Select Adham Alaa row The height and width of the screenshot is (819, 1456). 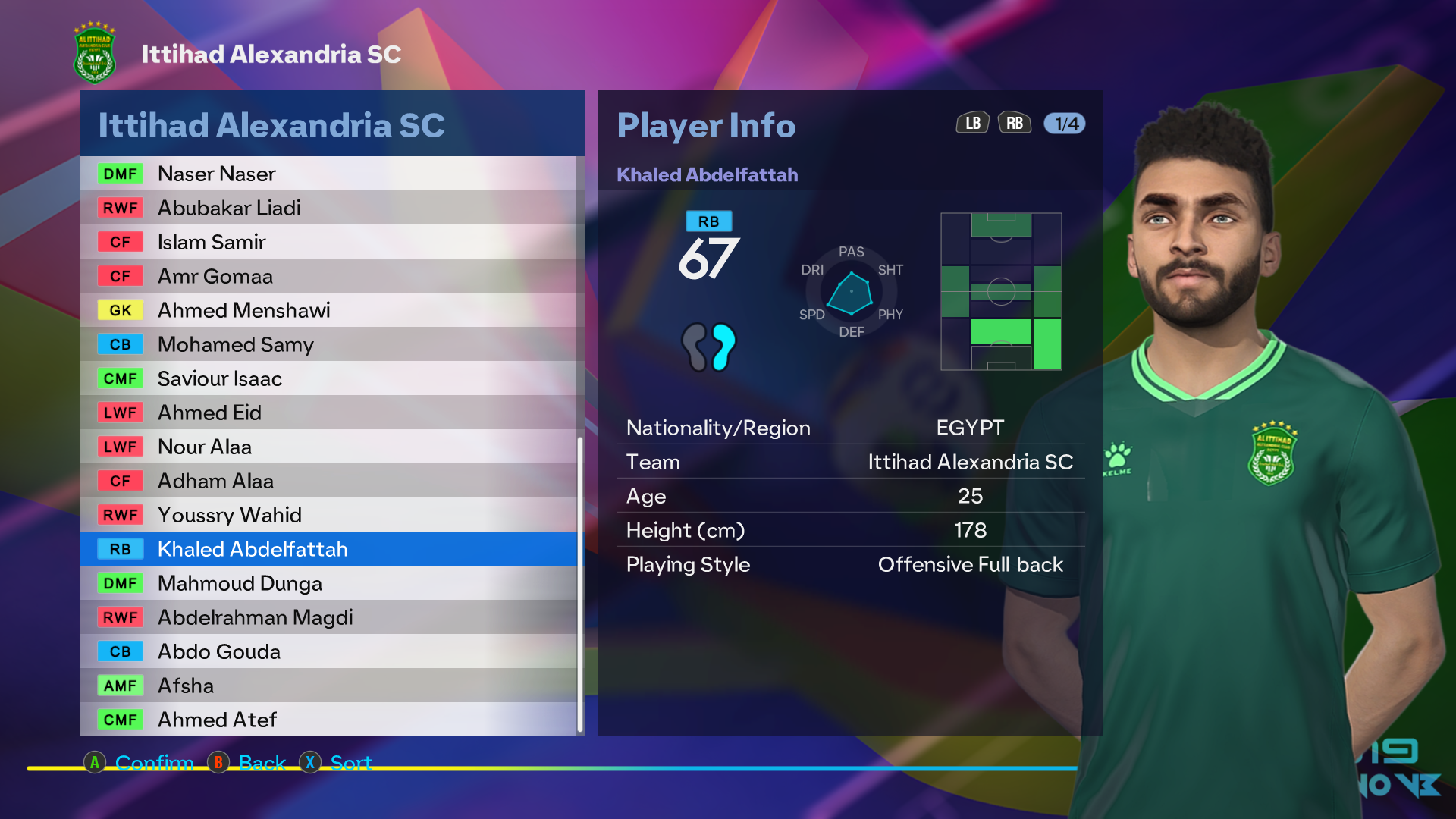click(328, 481)
